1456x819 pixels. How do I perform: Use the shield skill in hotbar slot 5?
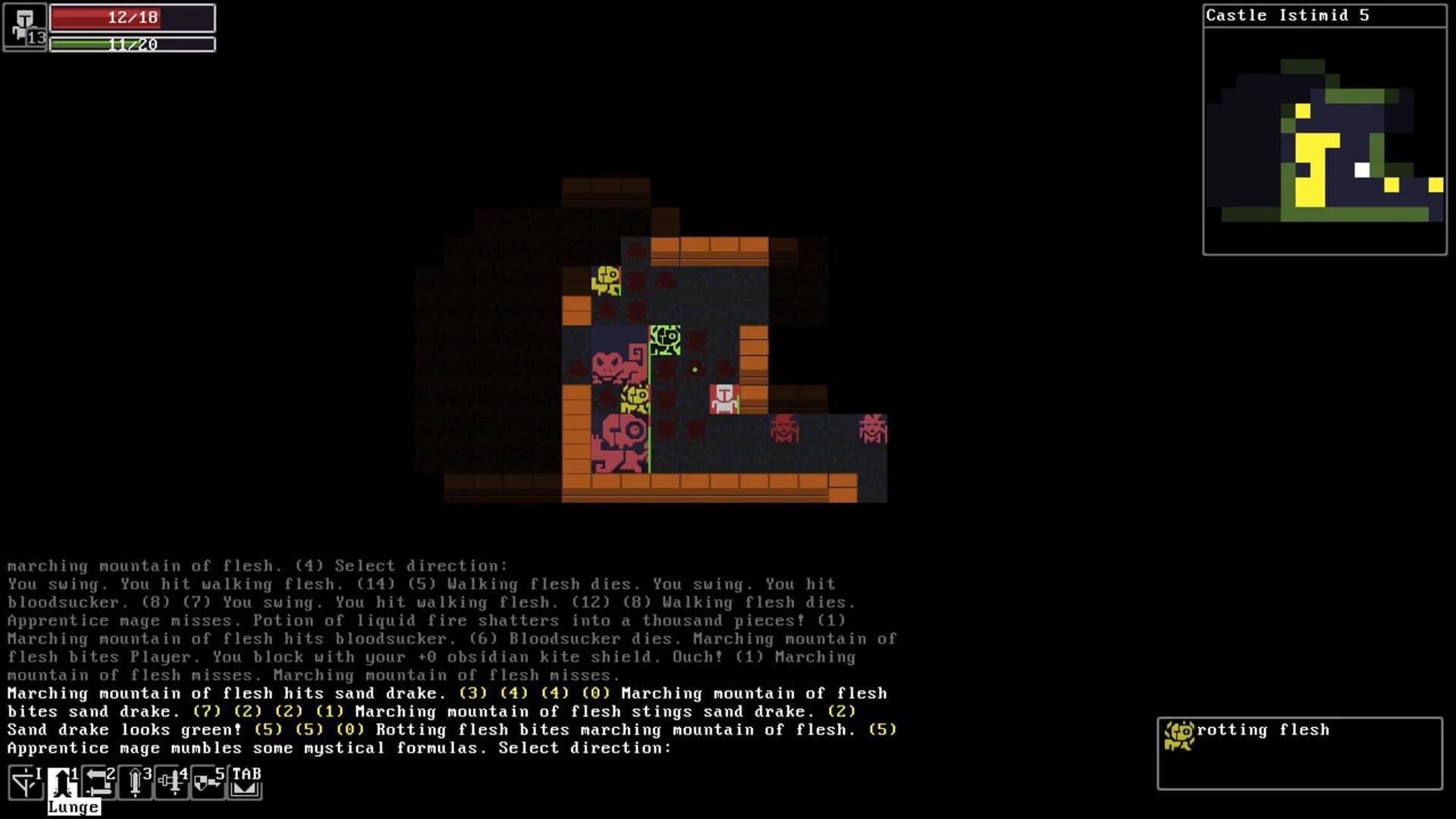coord(207,782)
